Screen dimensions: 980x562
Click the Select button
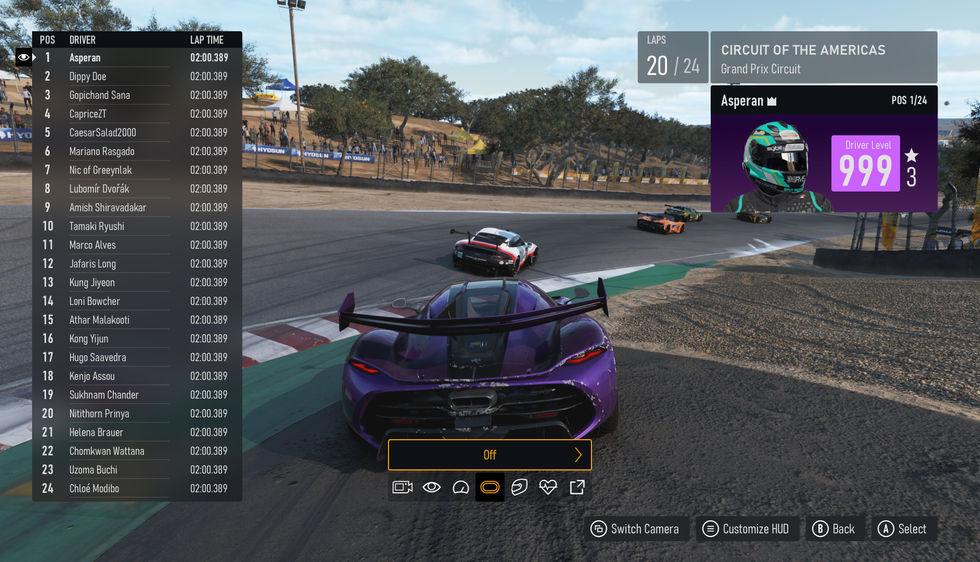(902, 529)
